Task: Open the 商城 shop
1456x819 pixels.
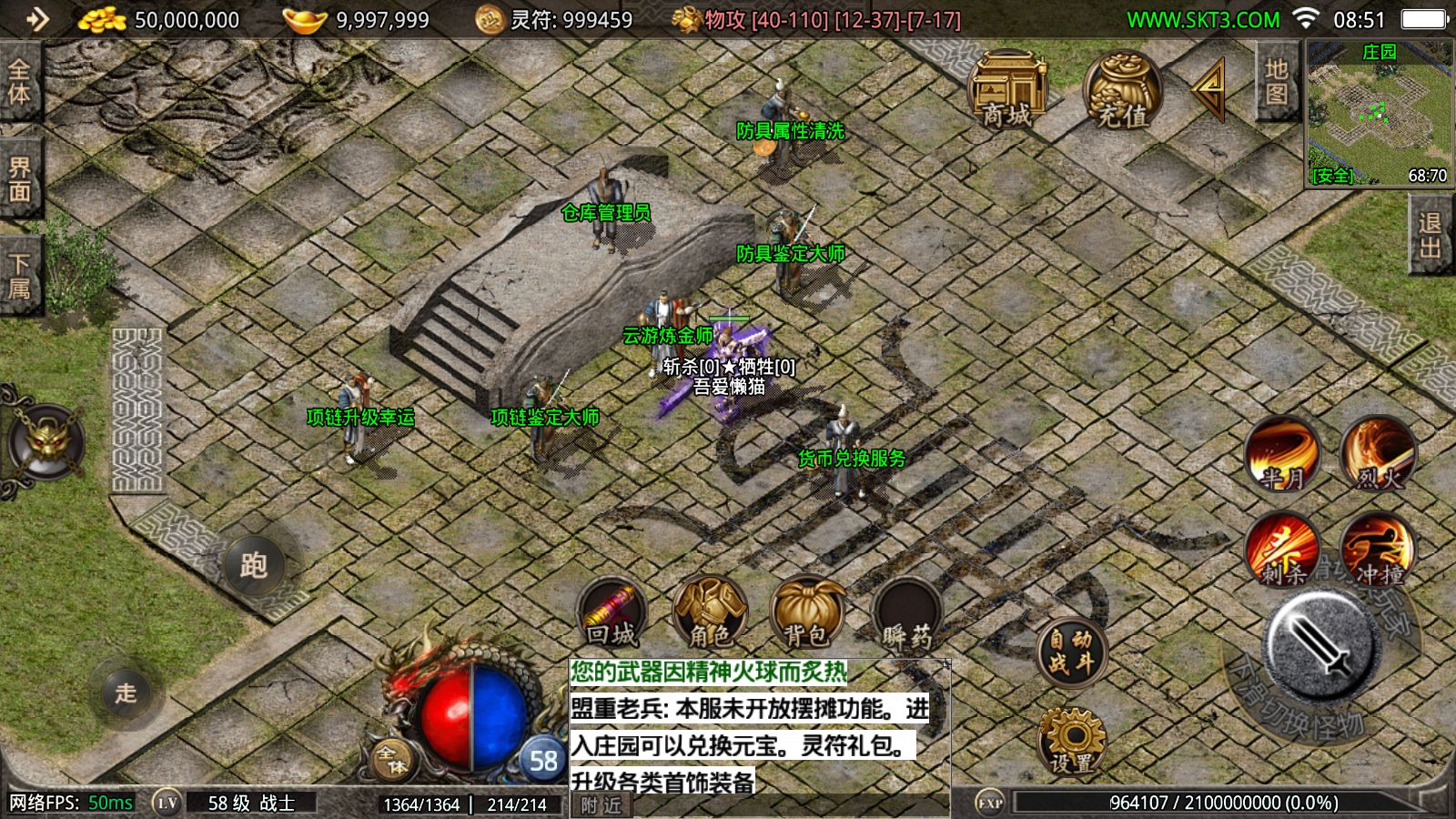Action: click(1006, 90)
